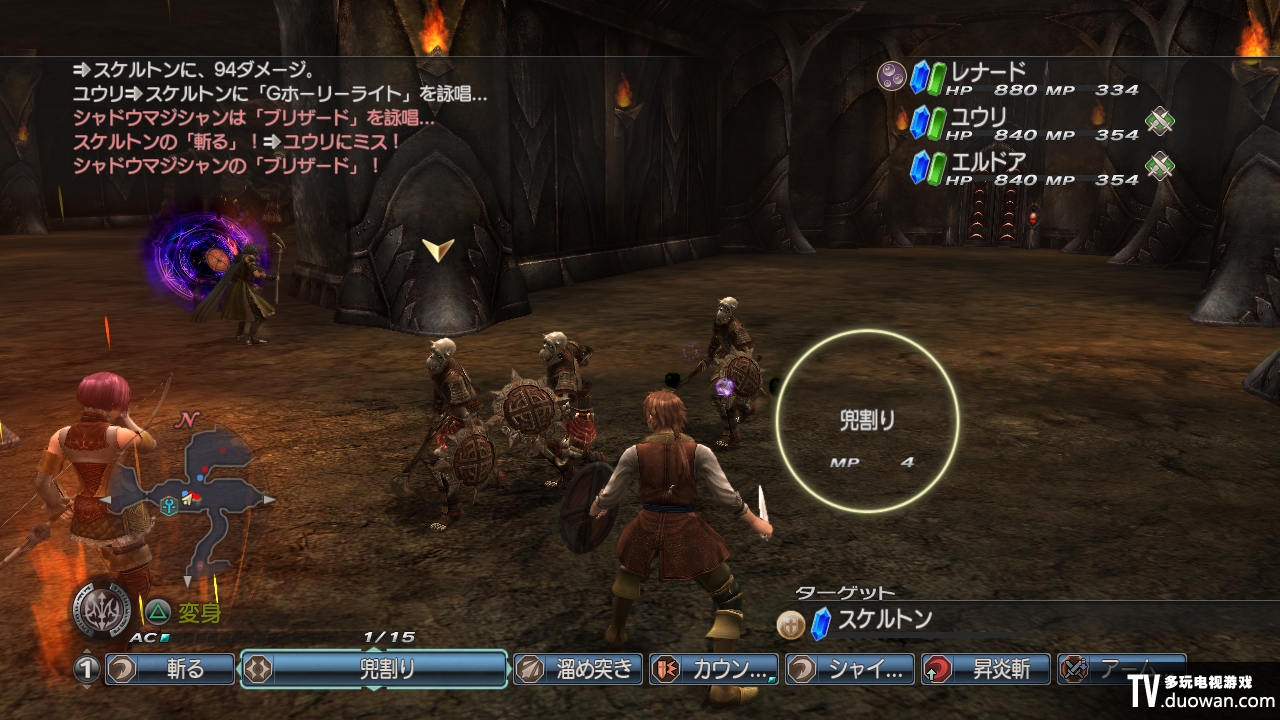Select the 斬る slash command
Viewport: 1280px width, 720px height.
(170, 669)
